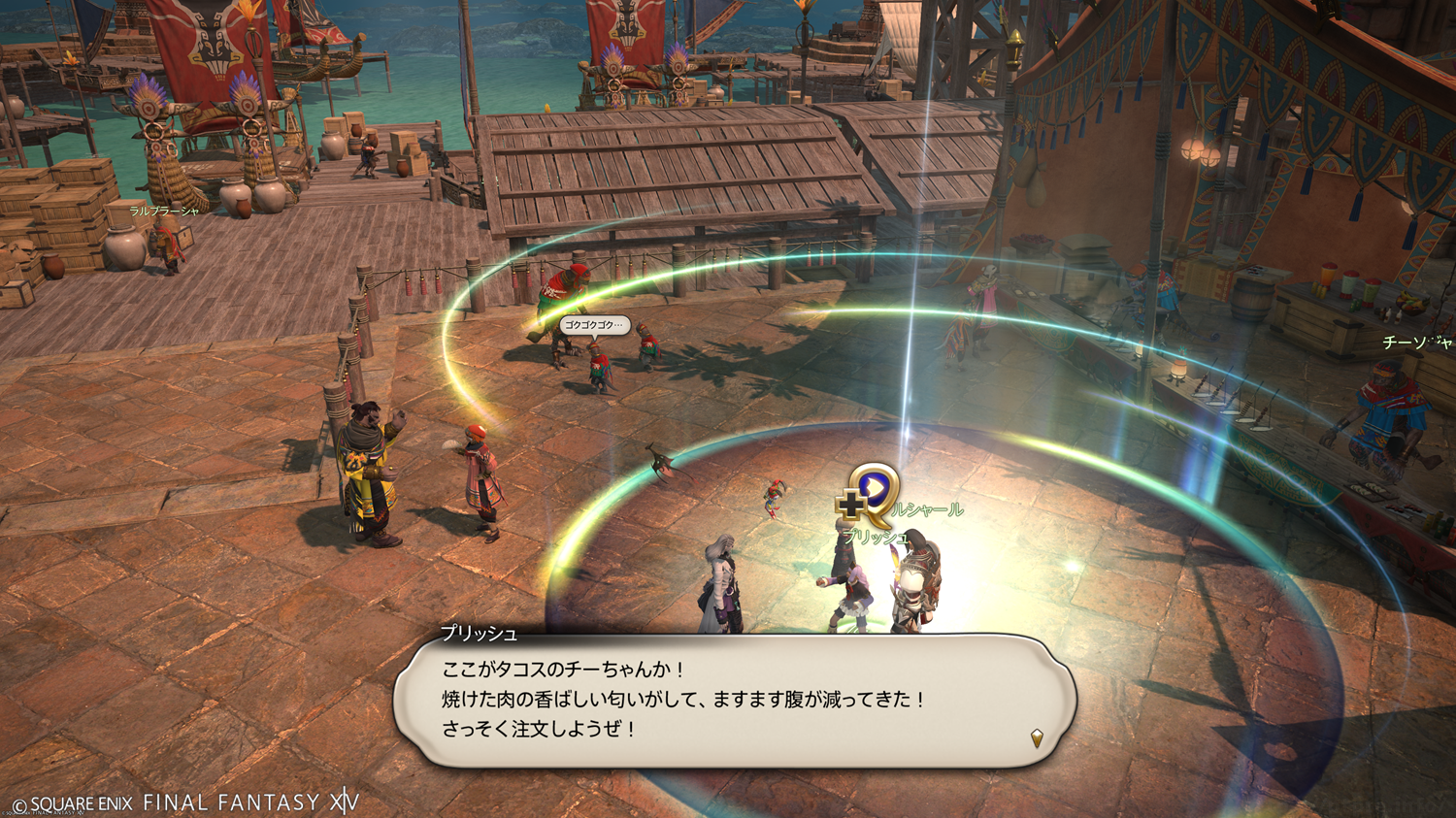Select the quest marker icon above Prishe
The width and height of the screenshot is (1456, 818).
871,491
